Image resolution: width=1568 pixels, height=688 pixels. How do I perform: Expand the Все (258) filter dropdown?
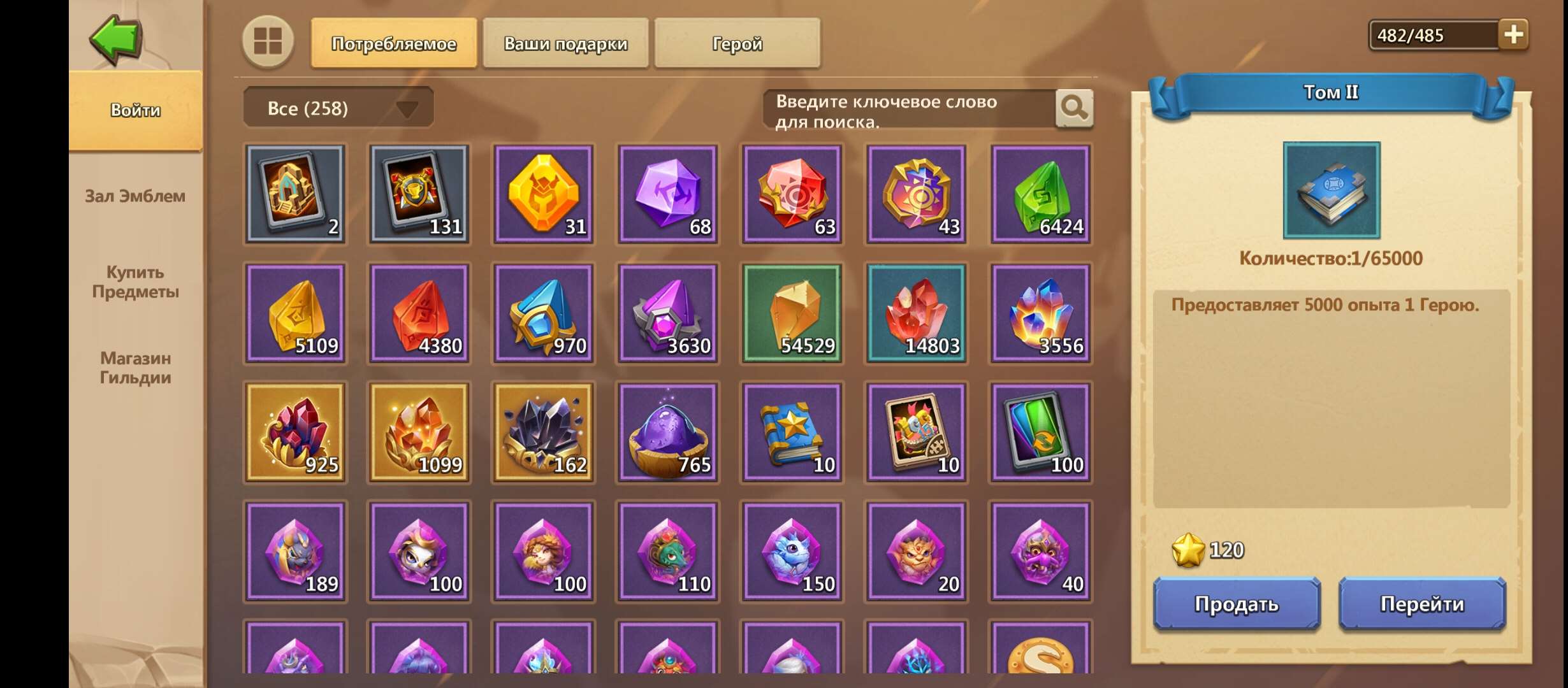click(338, 107)
